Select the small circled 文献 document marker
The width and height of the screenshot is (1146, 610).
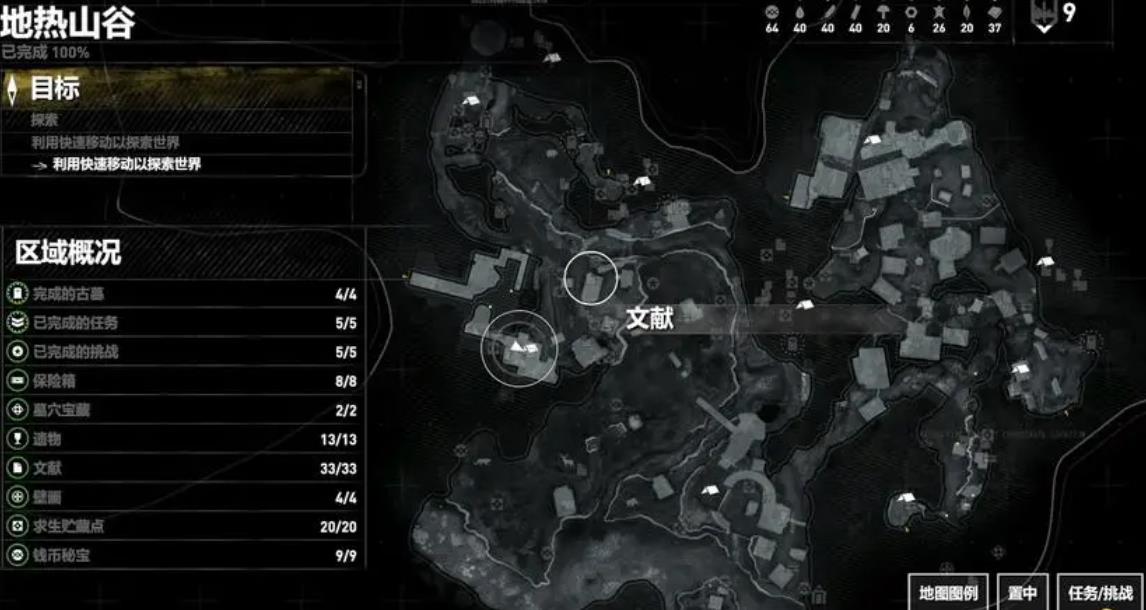coord(591,278)
